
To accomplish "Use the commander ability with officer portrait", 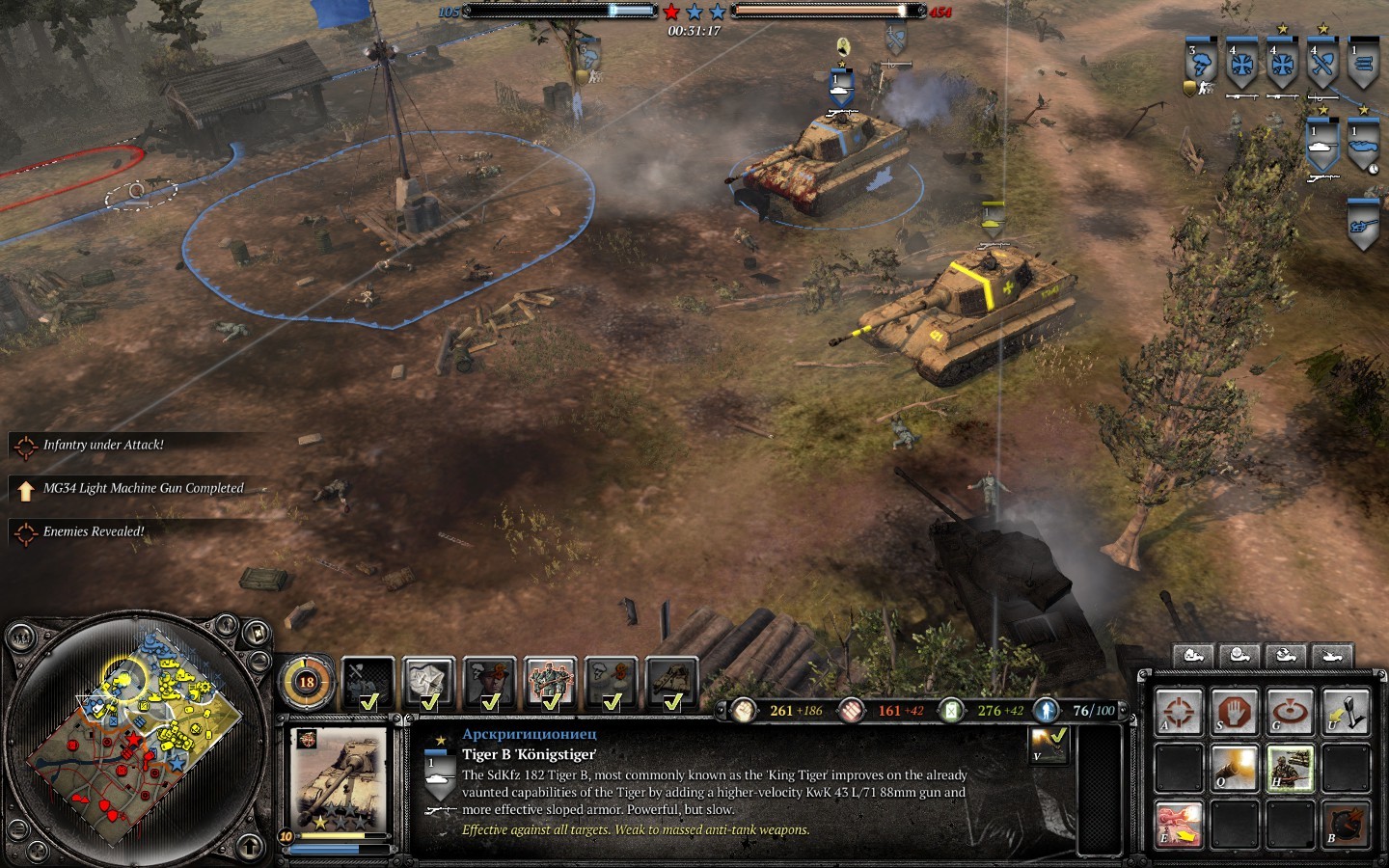I will [x=490, y=682].
